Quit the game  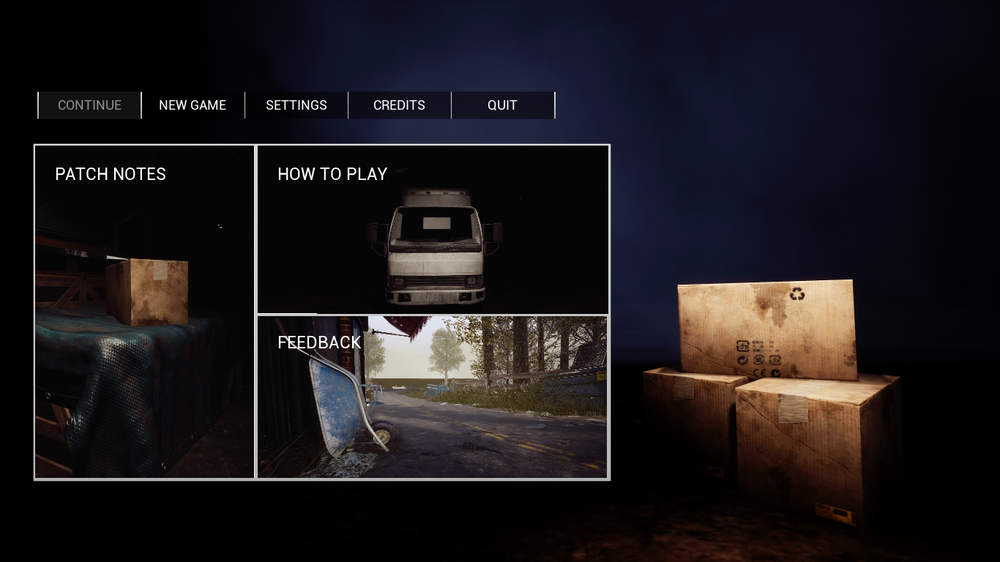click(502, 105)
